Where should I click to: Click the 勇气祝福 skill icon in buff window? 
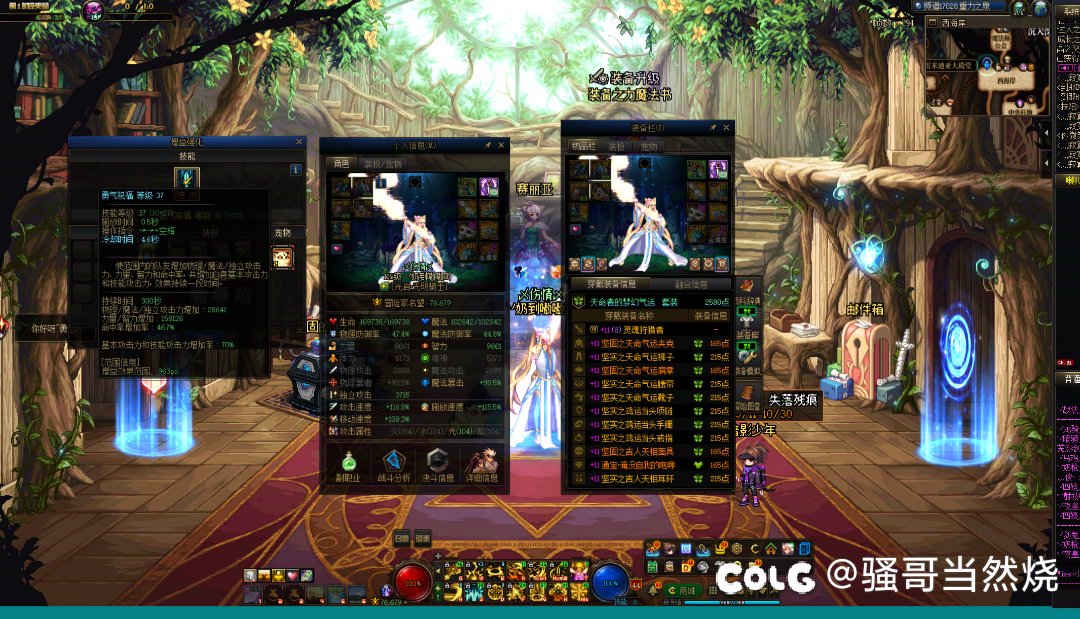186,178
